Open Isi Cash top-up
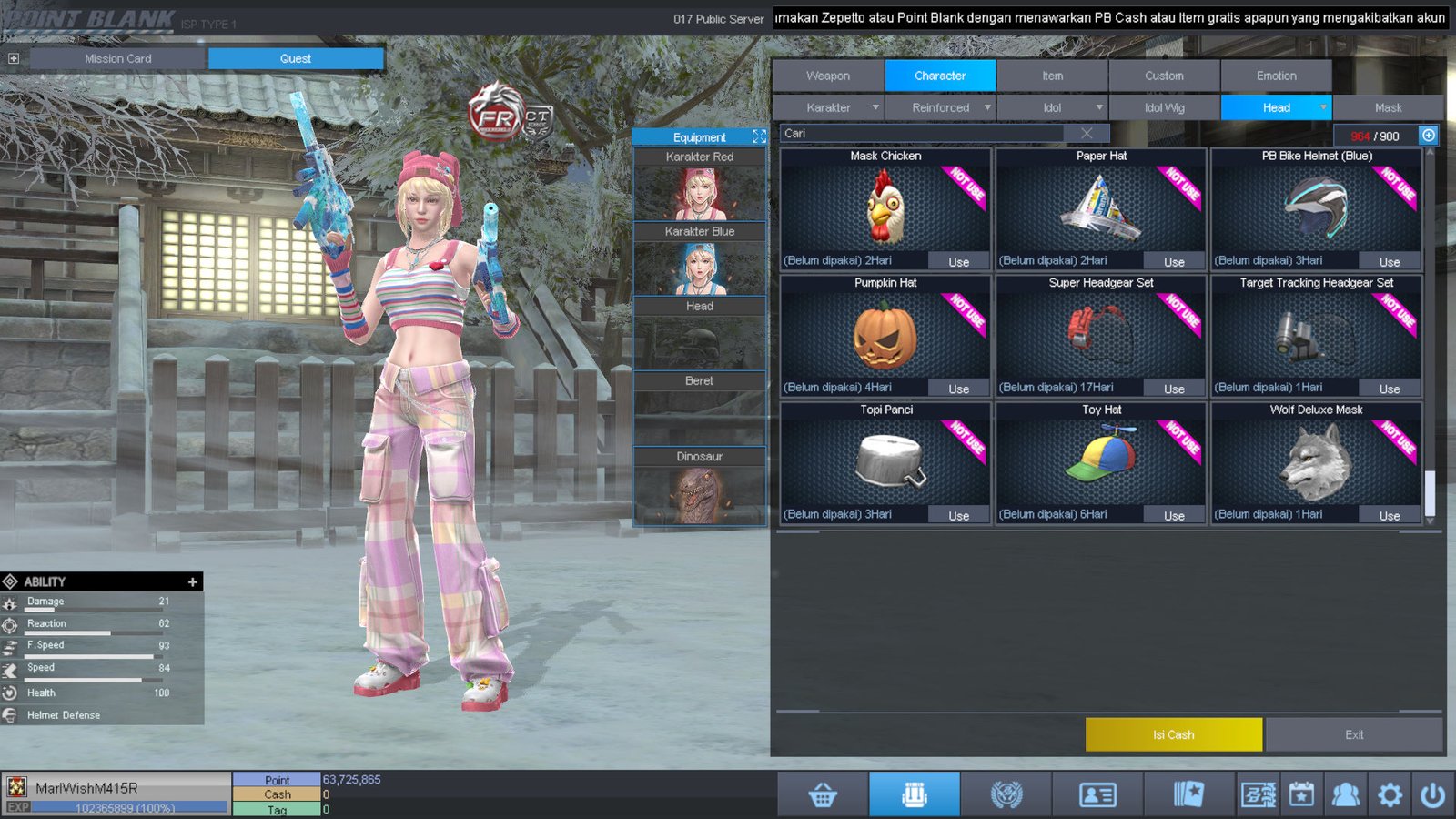The height and width of the screenshot is (819, 1456). (1173, 734)
